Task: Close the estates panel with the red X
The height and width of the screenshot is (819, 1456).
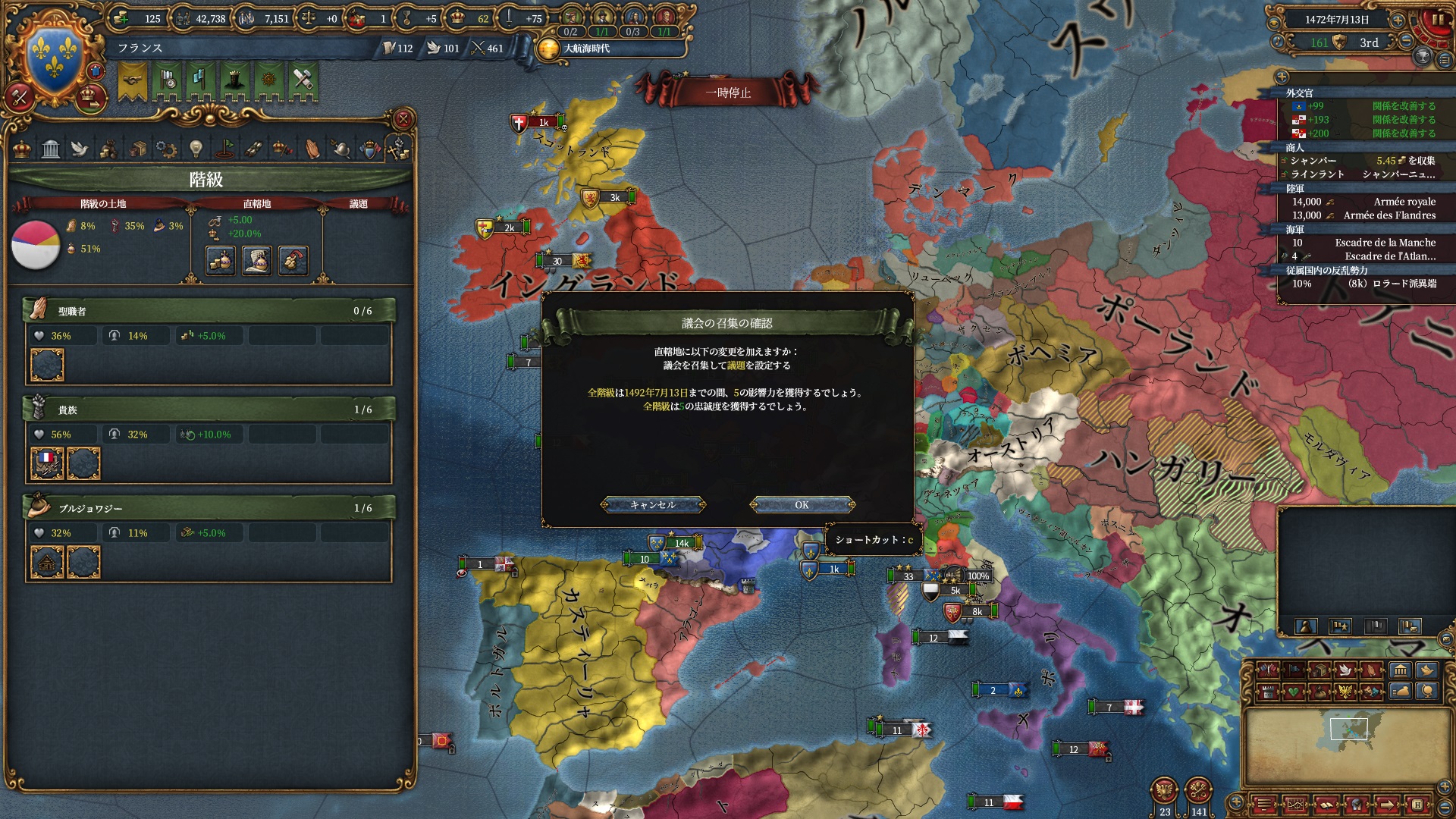Action: (x=403, y=119)
